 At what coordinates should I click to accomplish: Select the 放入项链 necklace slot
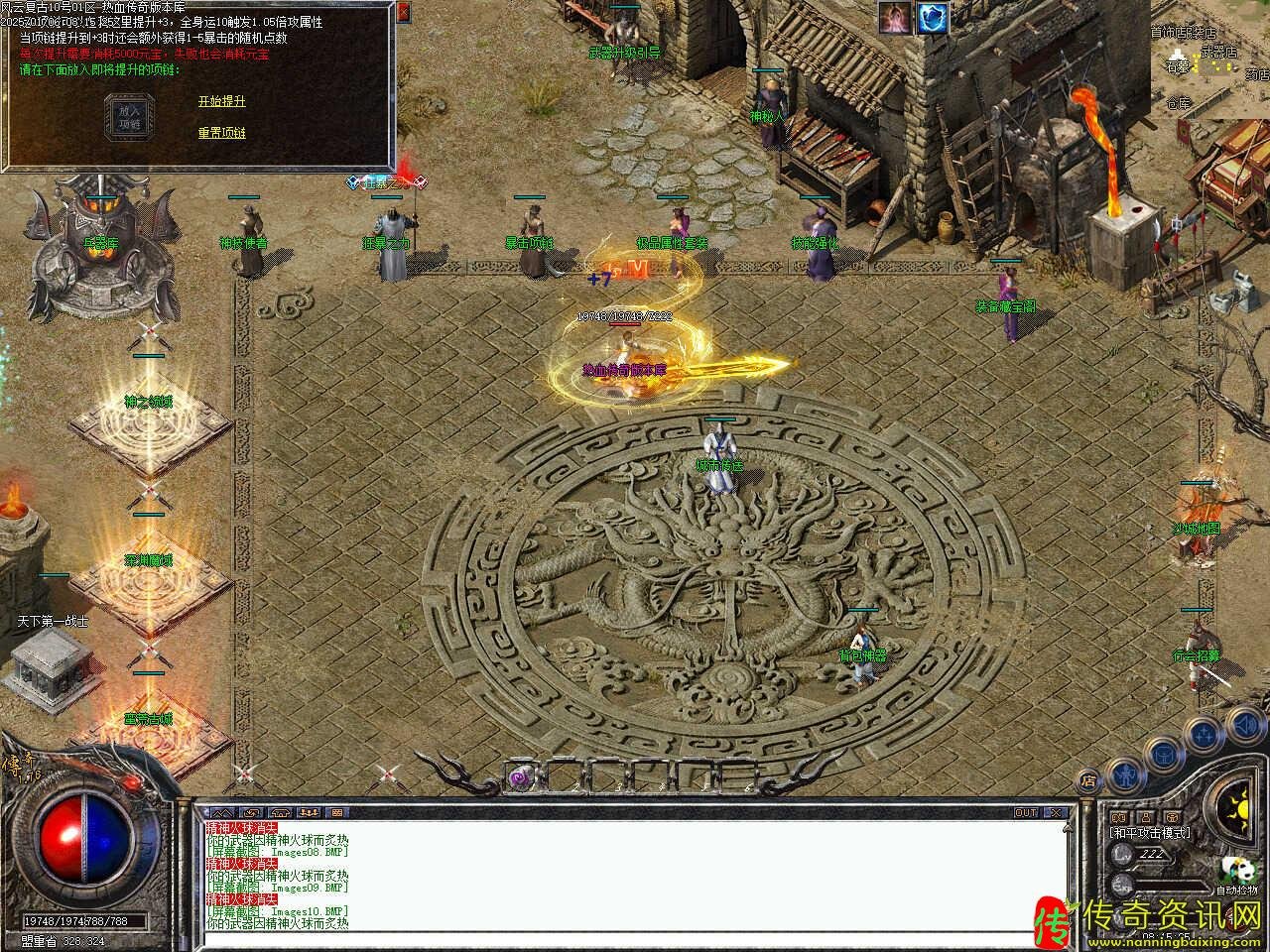coord(130,118)
